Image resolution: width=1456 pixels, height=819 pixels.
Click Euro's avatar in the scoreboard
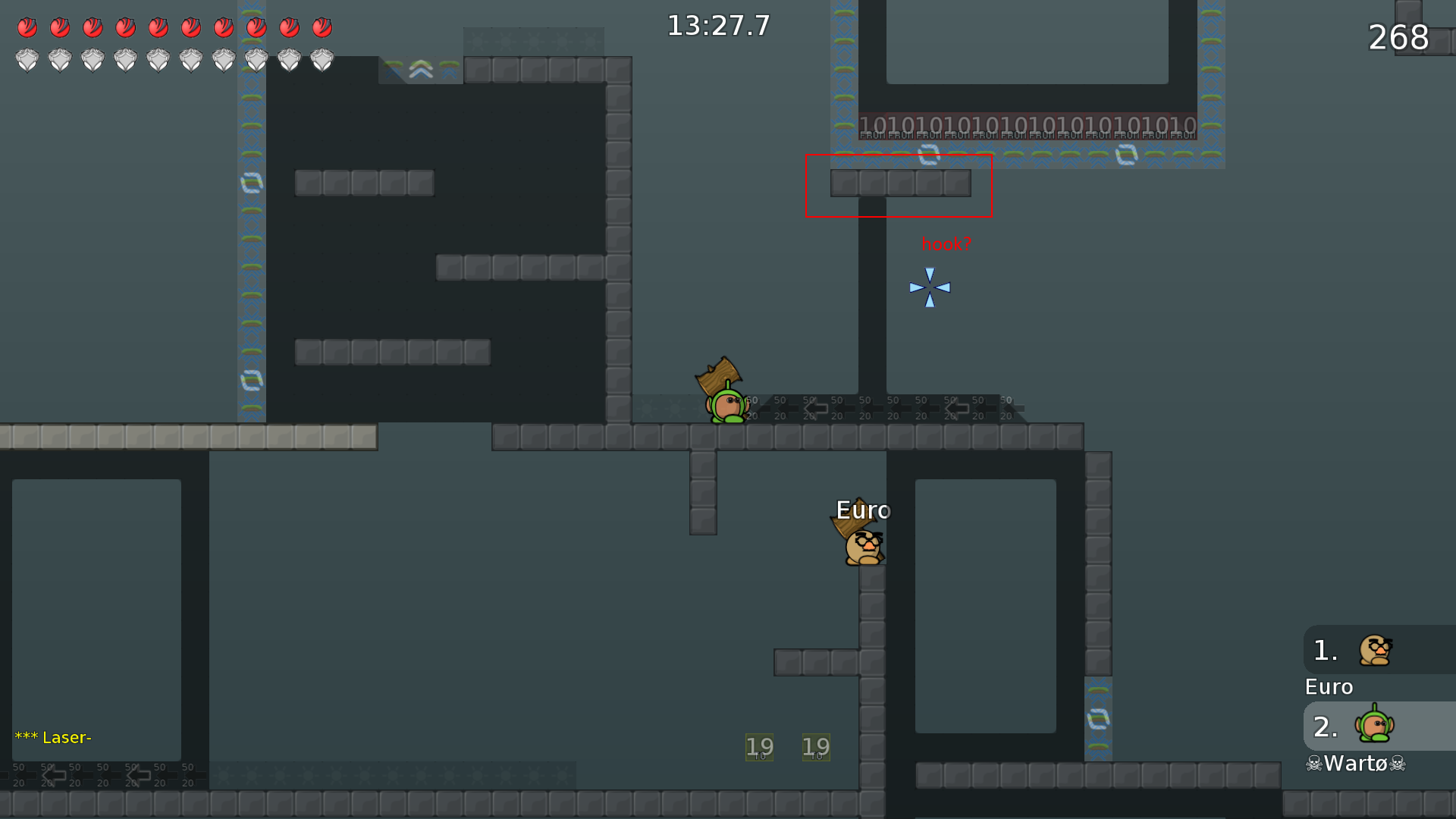1374,651
